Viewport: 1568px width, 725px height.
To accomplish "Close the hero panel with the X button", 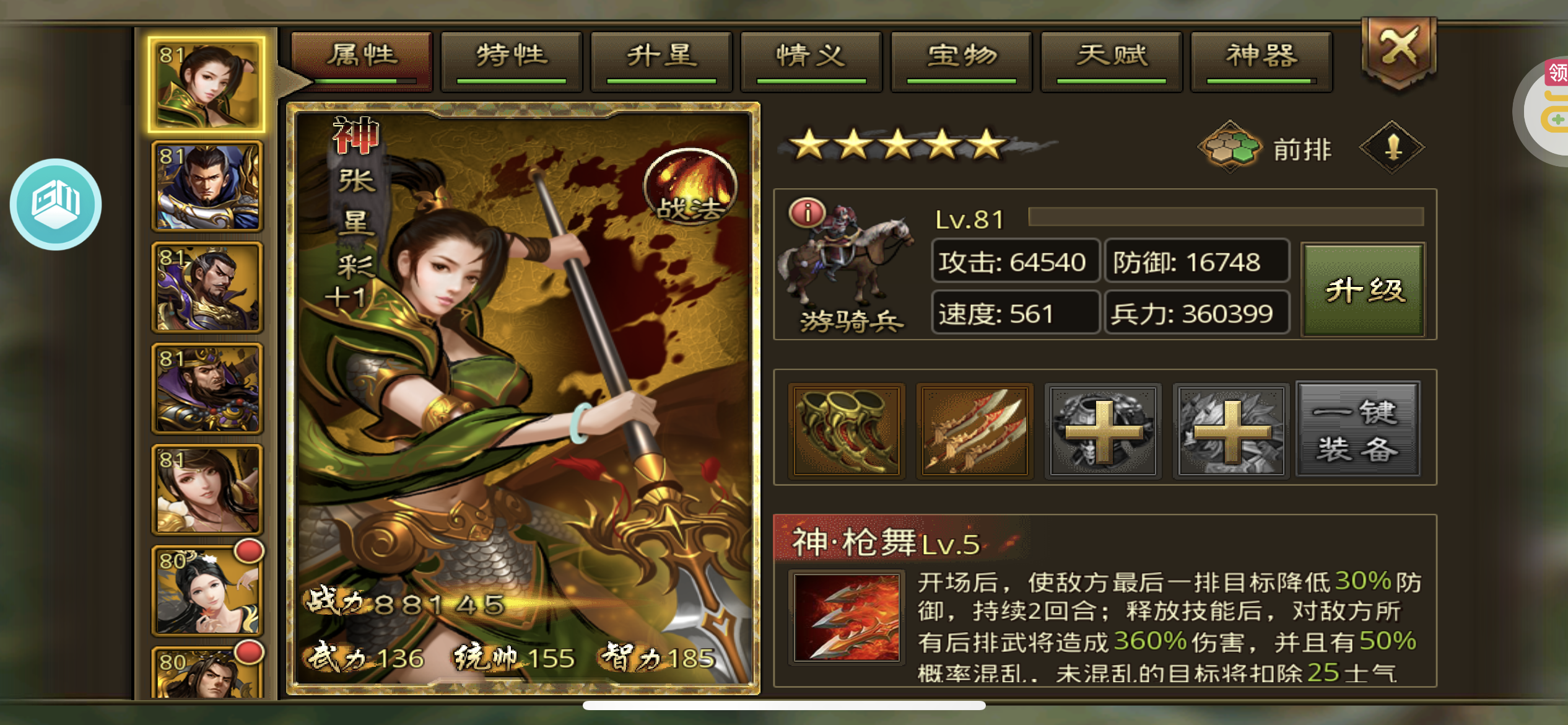I will [1399, 50].
